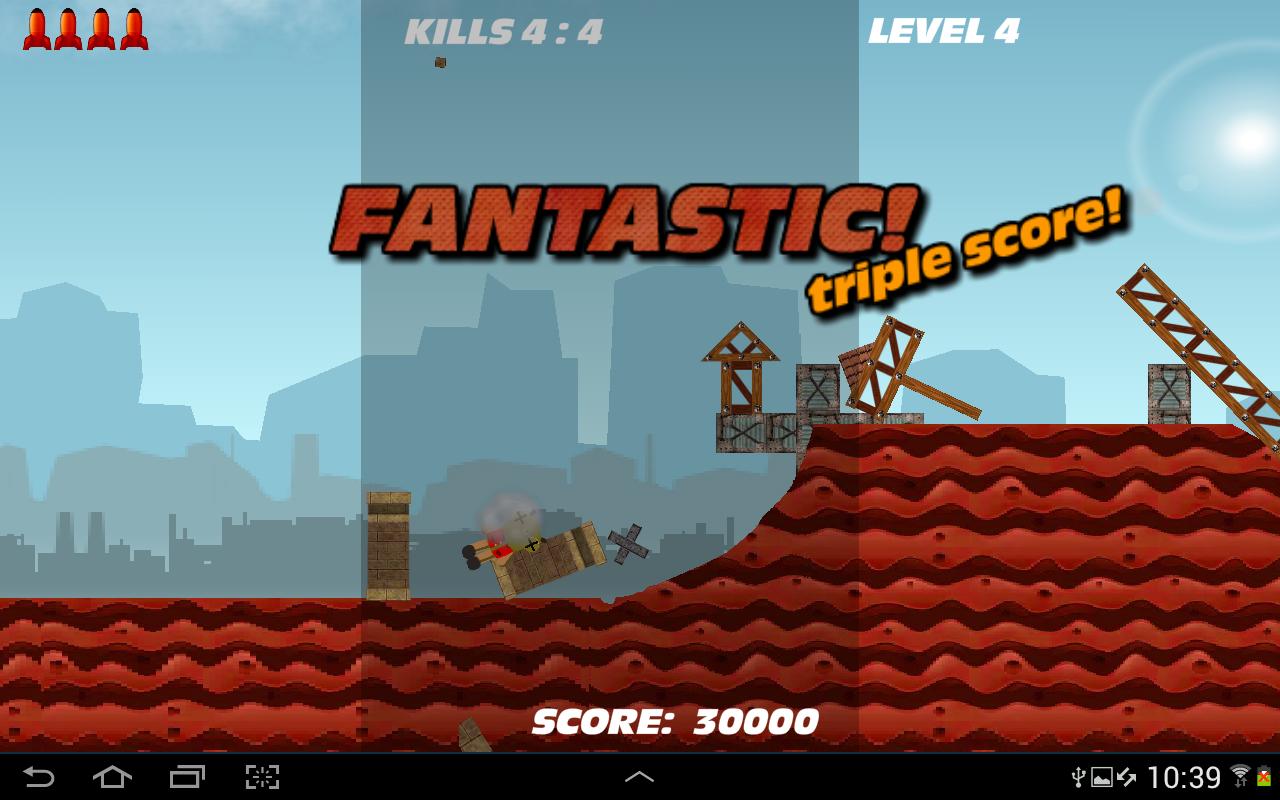Click the SCORE: 30000 display
The width and height of the screenshot is (1280, 800).
[677, 719]
